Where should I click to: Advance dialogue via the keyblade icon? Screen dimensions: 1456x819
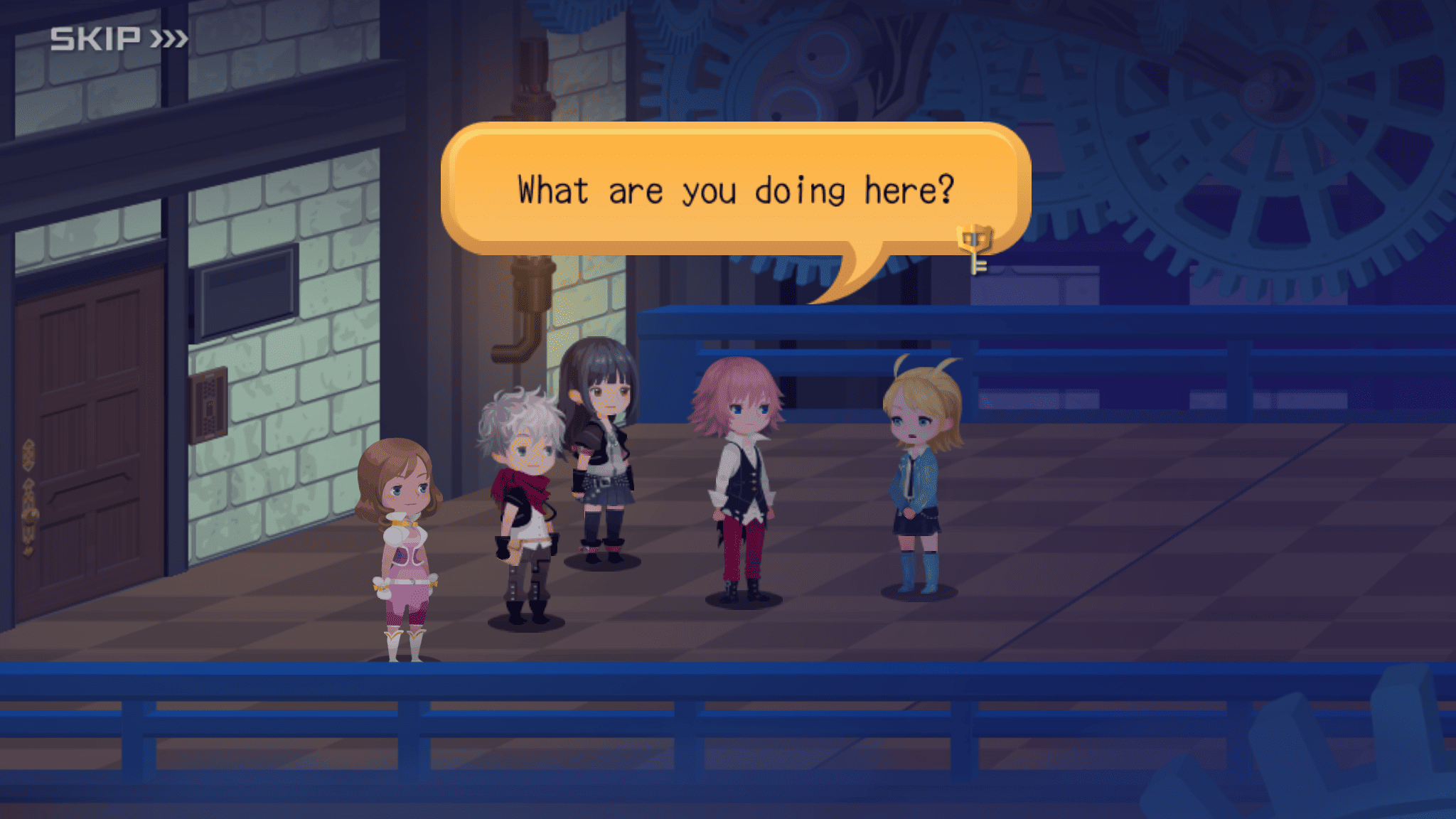click(975, 247)
